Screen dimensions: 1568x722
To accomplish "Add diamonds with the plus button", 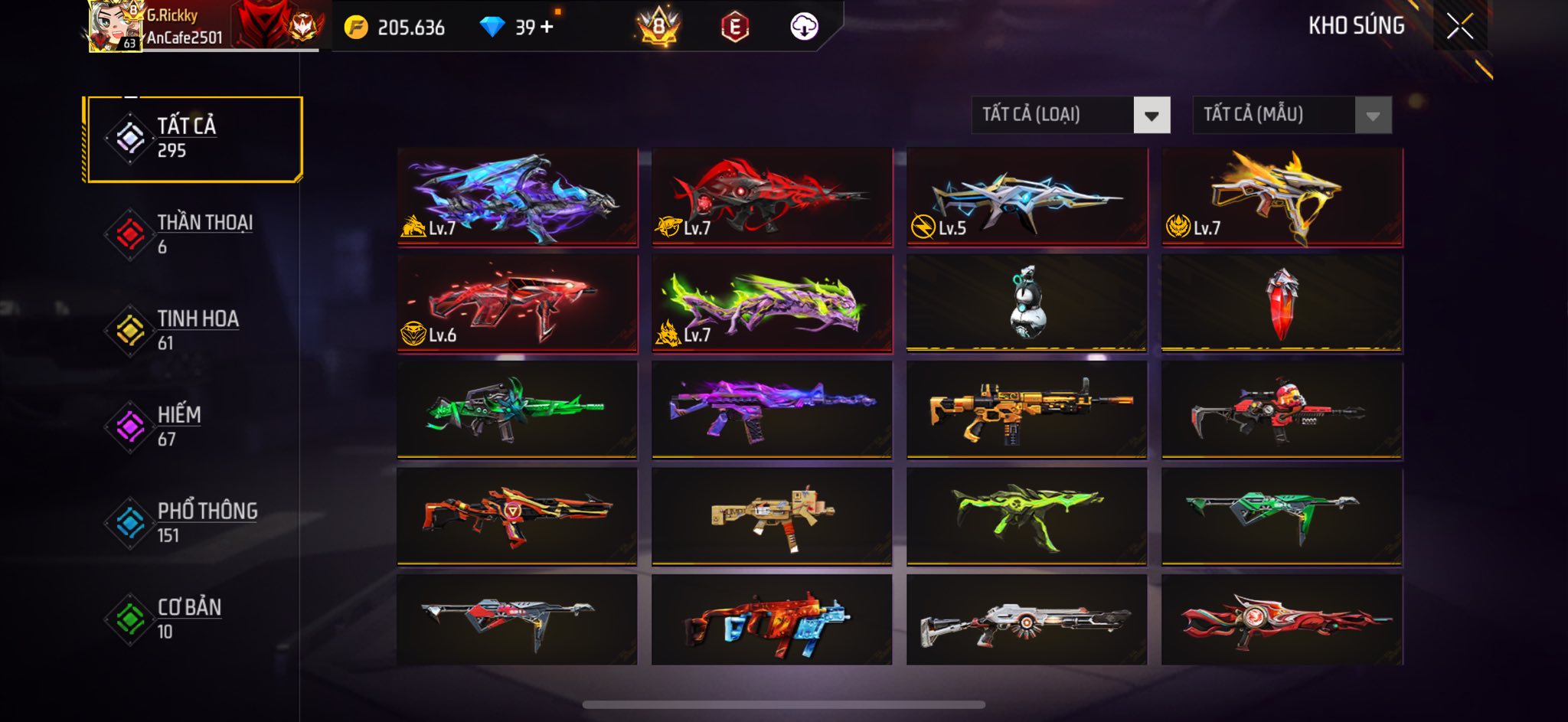I will [x=547, y=28].
